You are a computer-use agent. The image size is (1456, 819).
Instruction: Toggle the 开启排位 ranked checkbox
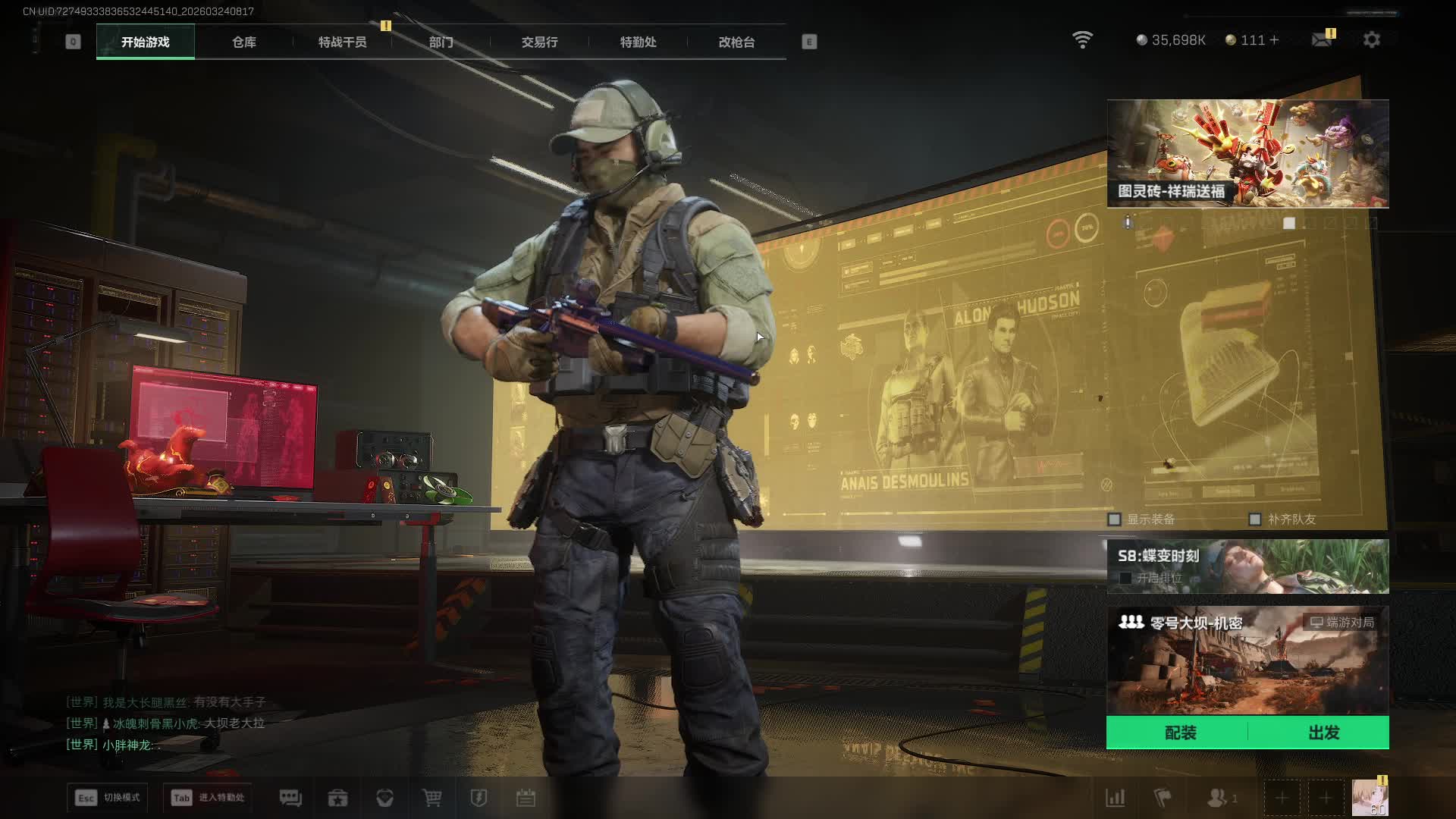coord(1126,578)
